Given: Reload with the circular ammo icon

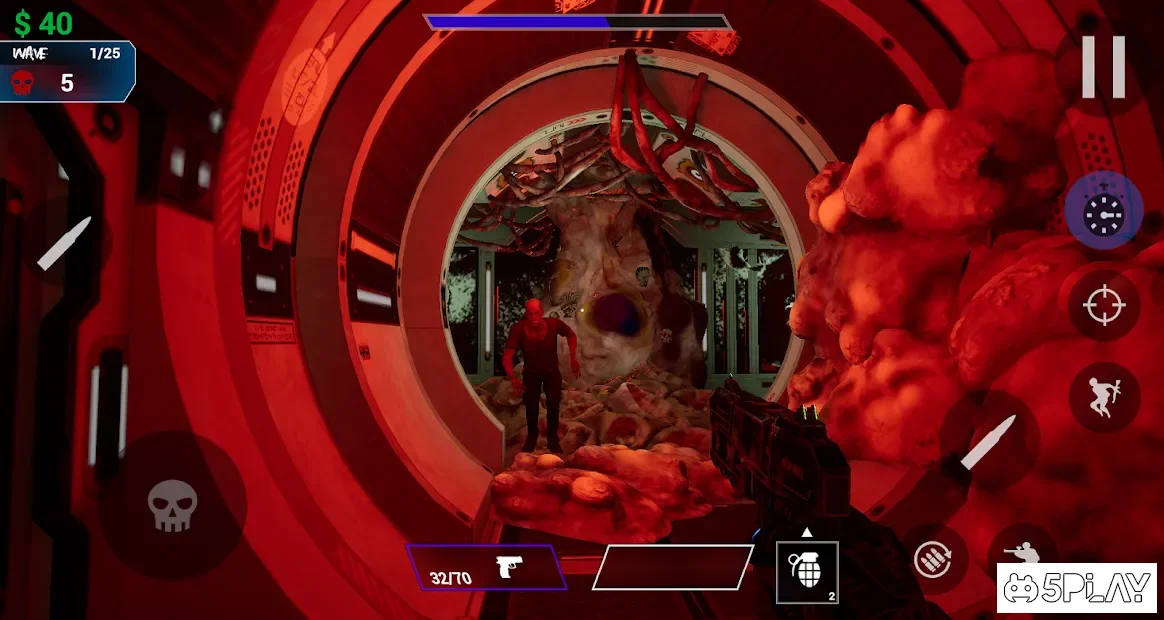Looking at the screenshot, I should pos(939,560).
